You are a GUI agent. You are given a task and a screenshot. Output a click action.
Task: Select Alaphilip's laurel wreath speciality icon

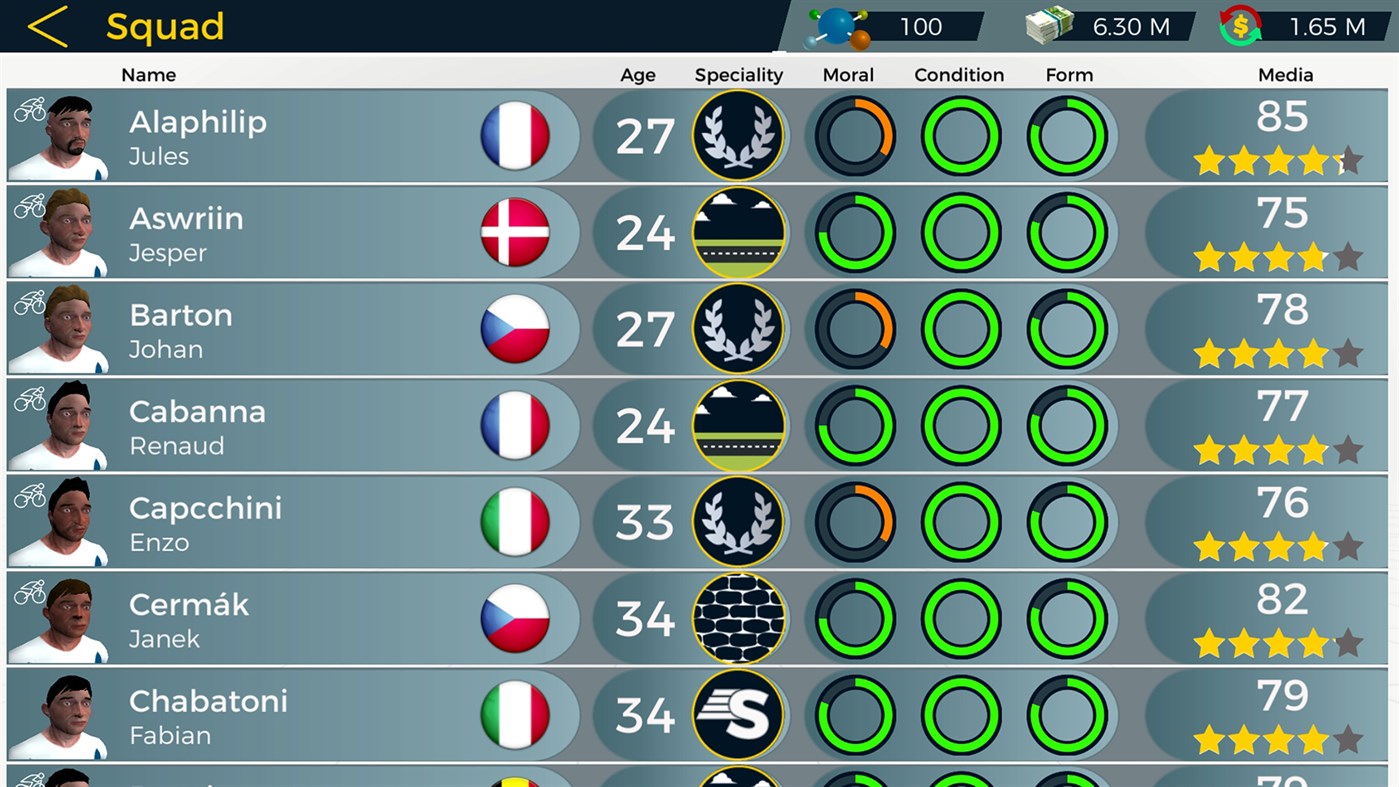(x=739, y=135)
